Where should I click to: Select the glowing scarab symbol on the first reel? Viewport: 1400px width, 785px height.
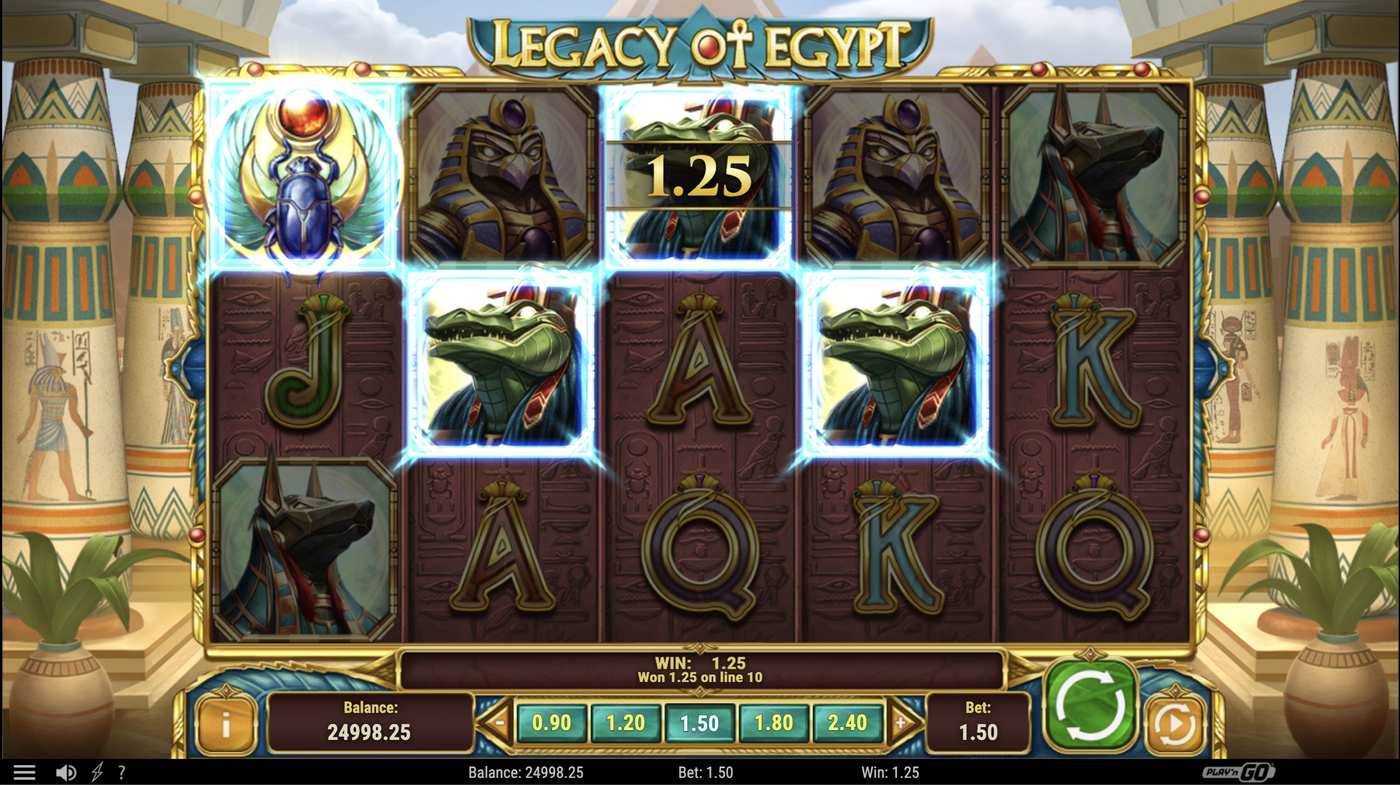click(x=303, y=176)
